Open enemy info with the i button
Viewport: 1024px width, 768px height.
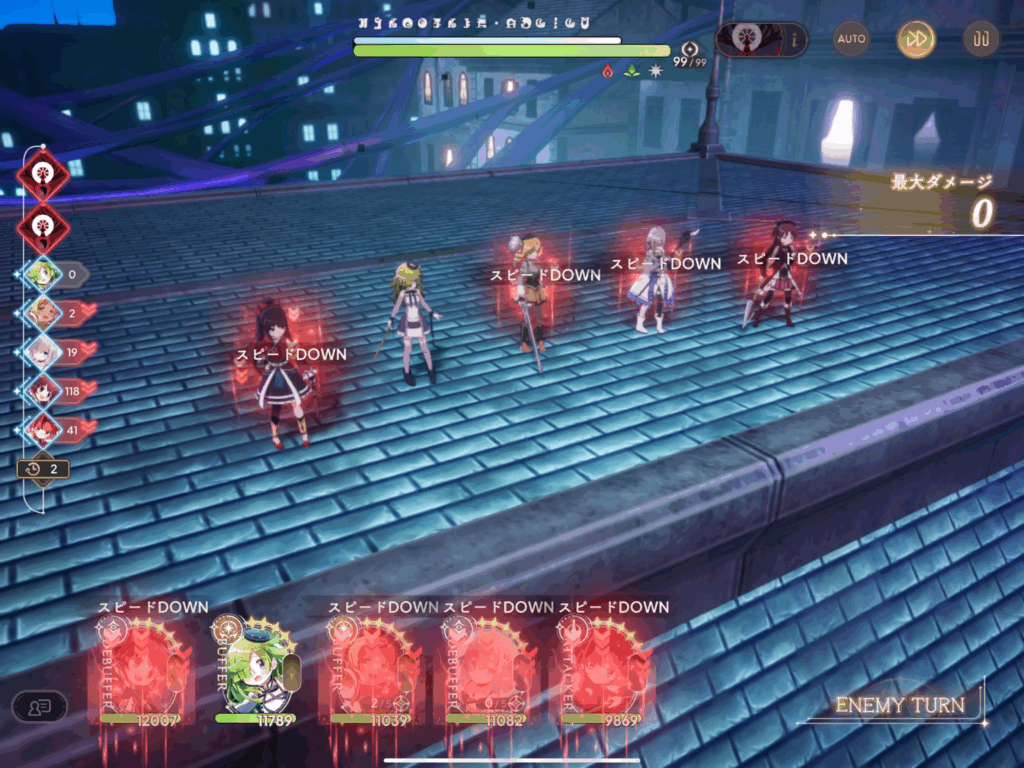[x=796, y=40]
